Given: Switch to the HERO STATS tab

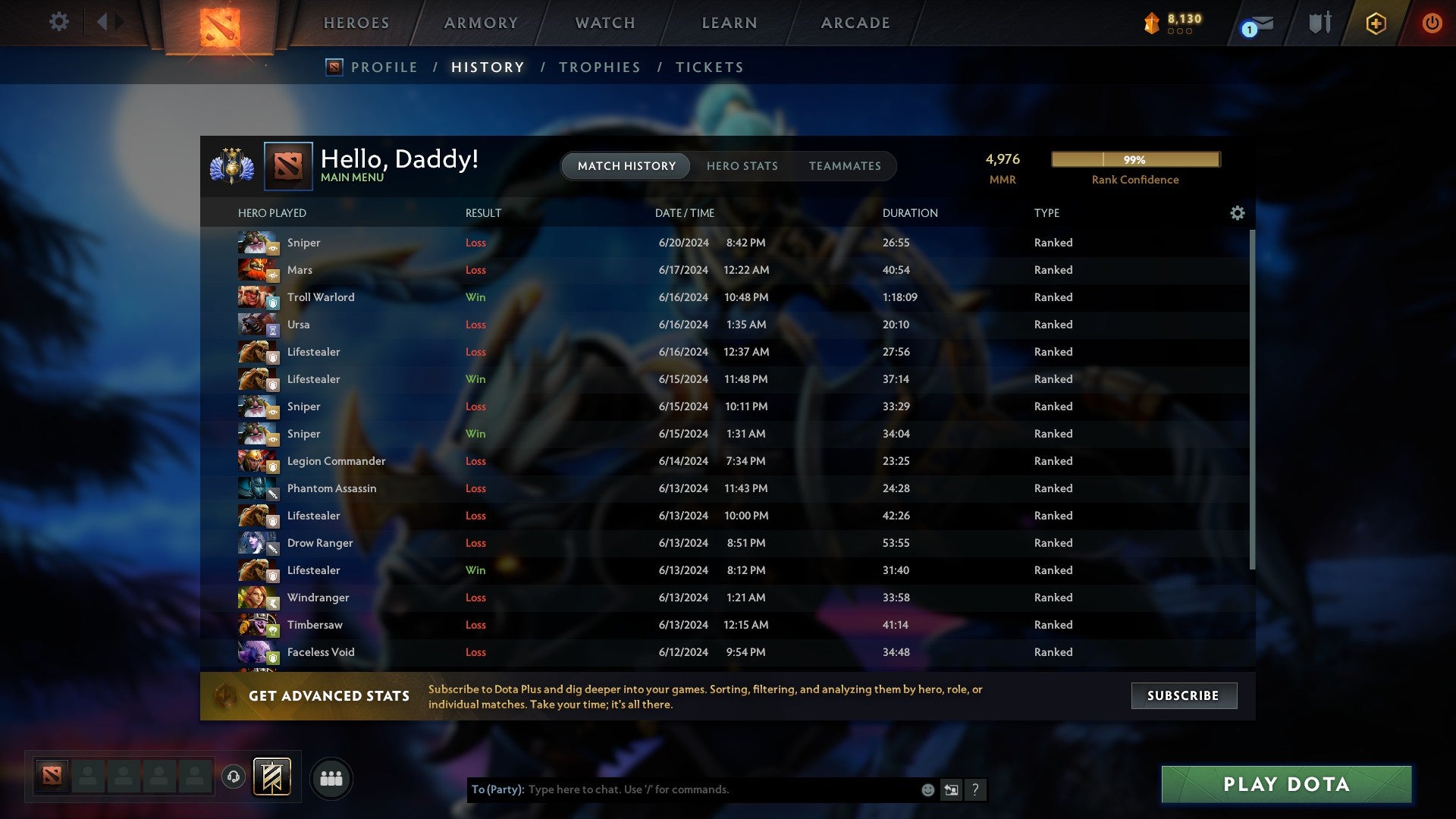Looking at the screenshot, I should pyautogui.click(x=742, y=166).
